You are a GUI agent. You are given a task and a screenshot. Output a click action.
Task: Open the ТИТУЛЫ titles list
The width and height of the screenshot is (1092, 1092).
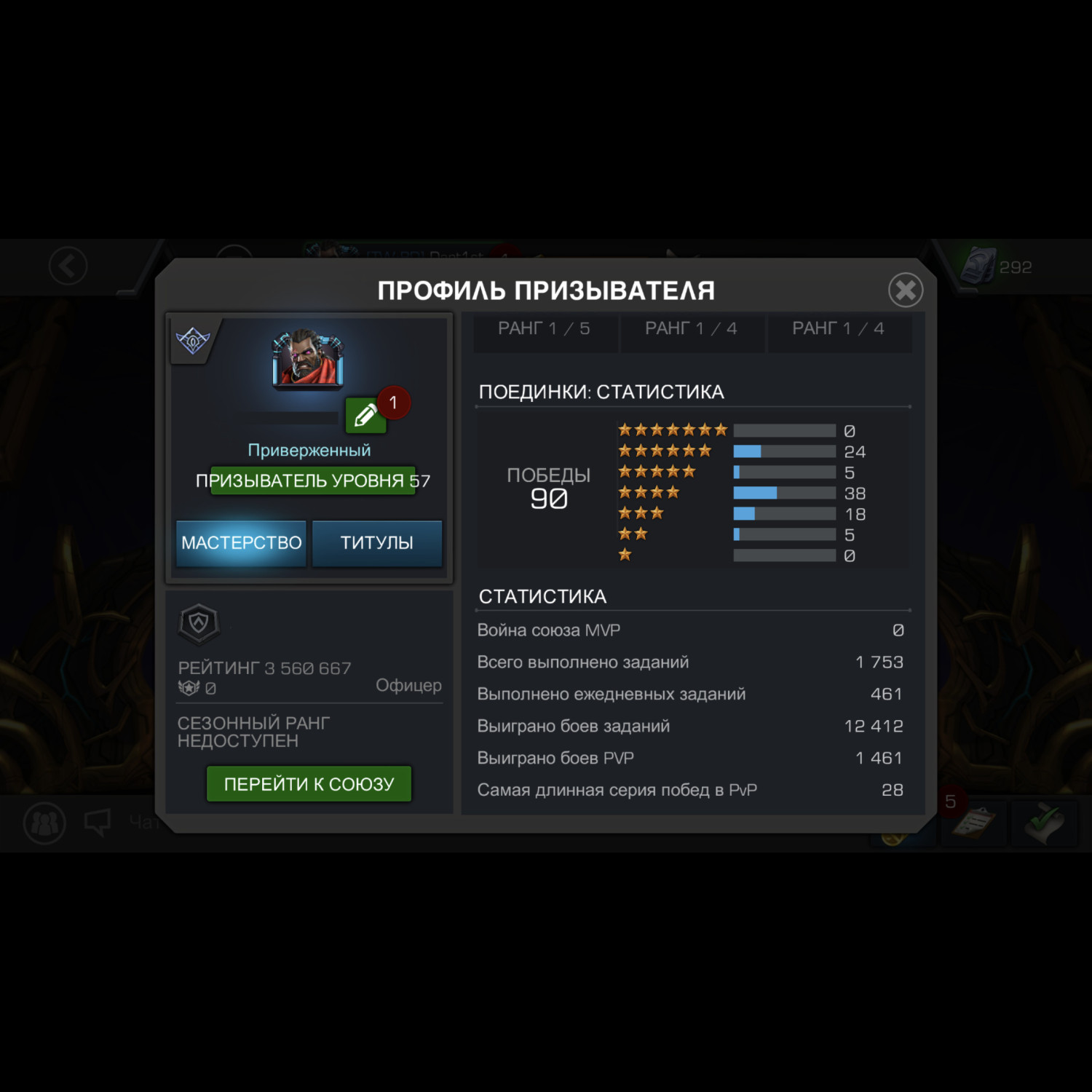376,542
